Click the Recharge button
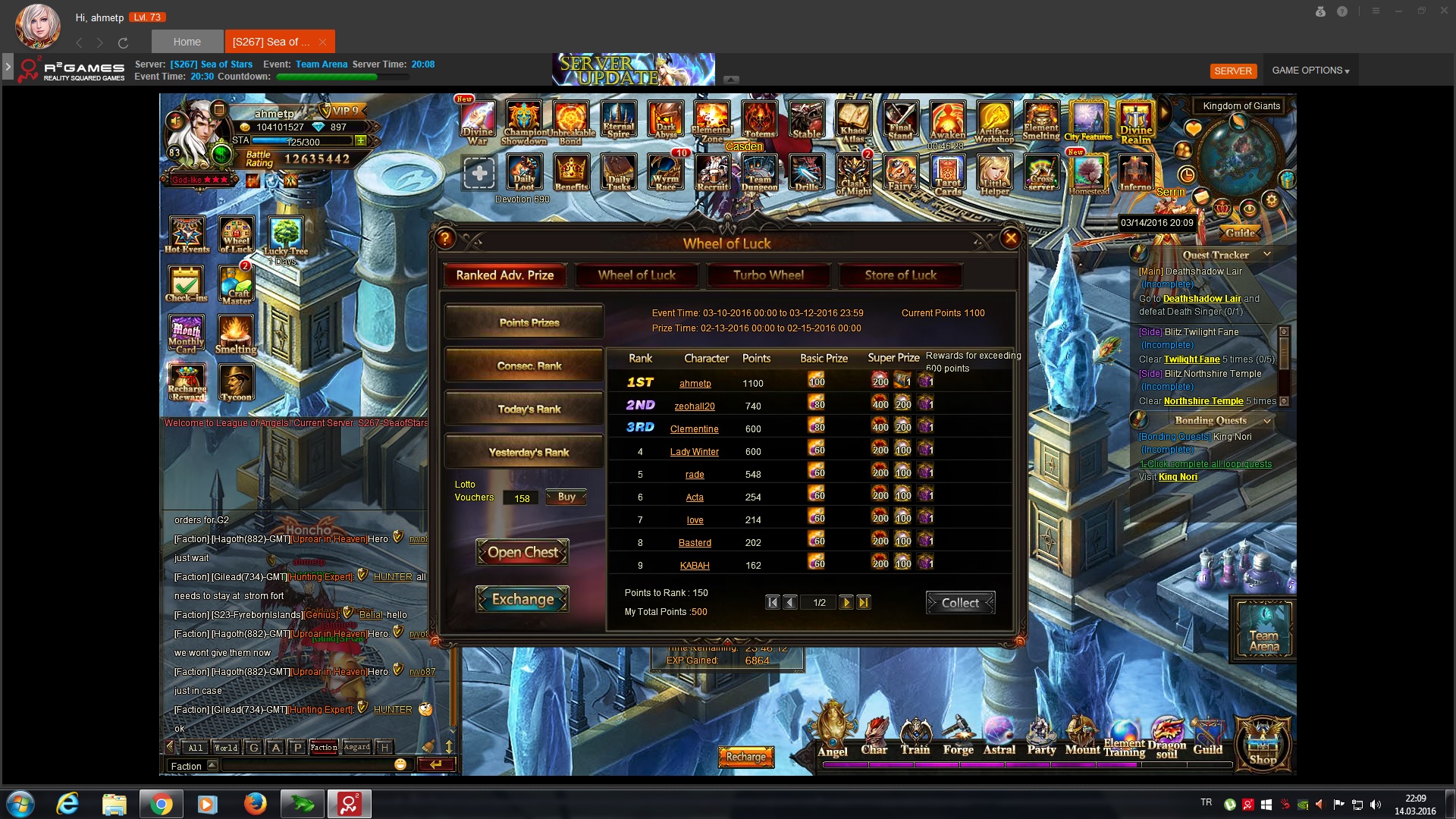Viewport: 1456px width, 819px height. [x=746, y=757]
